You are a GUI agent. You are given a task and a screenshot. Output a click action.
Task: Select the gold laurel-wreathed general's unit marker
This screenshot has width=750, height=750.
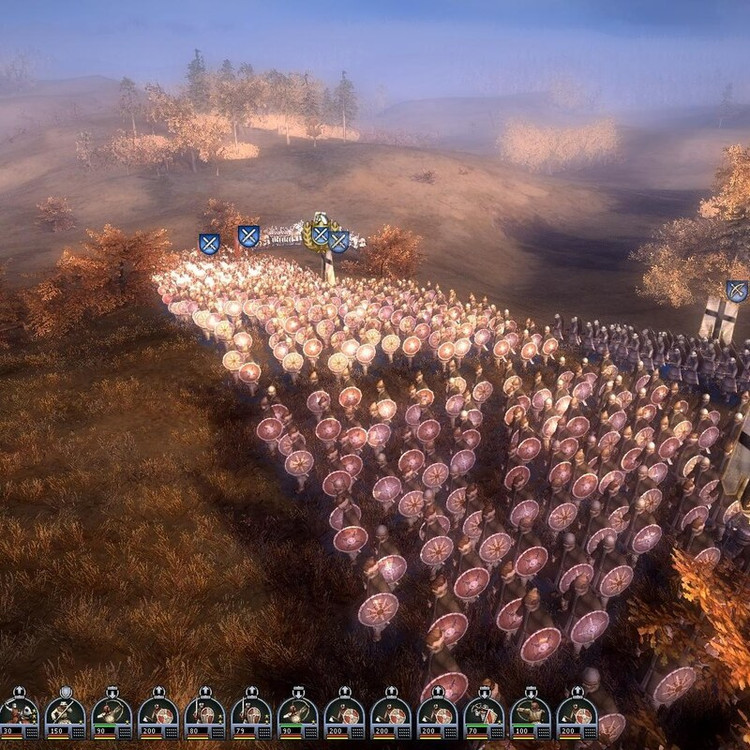tap(319, 232)
